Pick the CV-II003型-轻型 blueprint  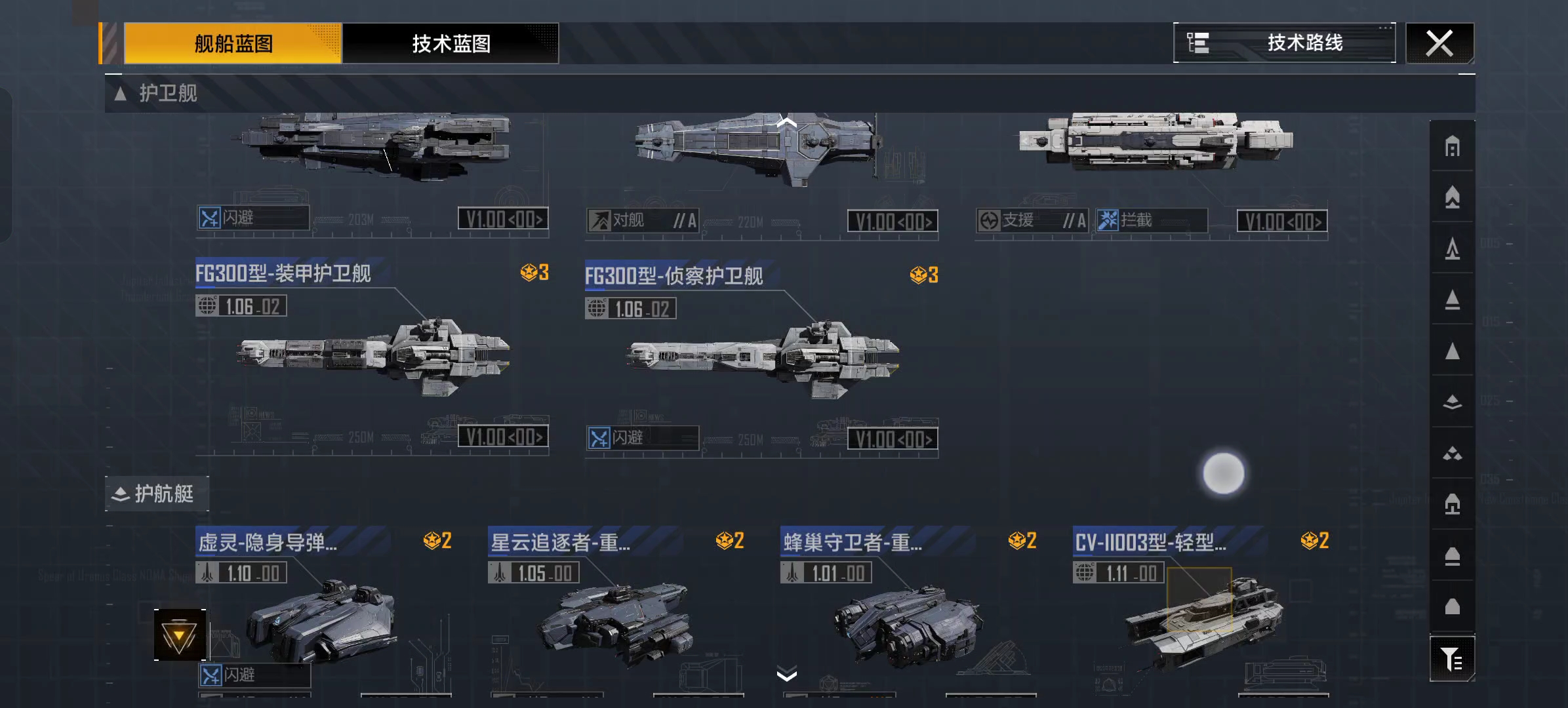tap(1201, 616)
